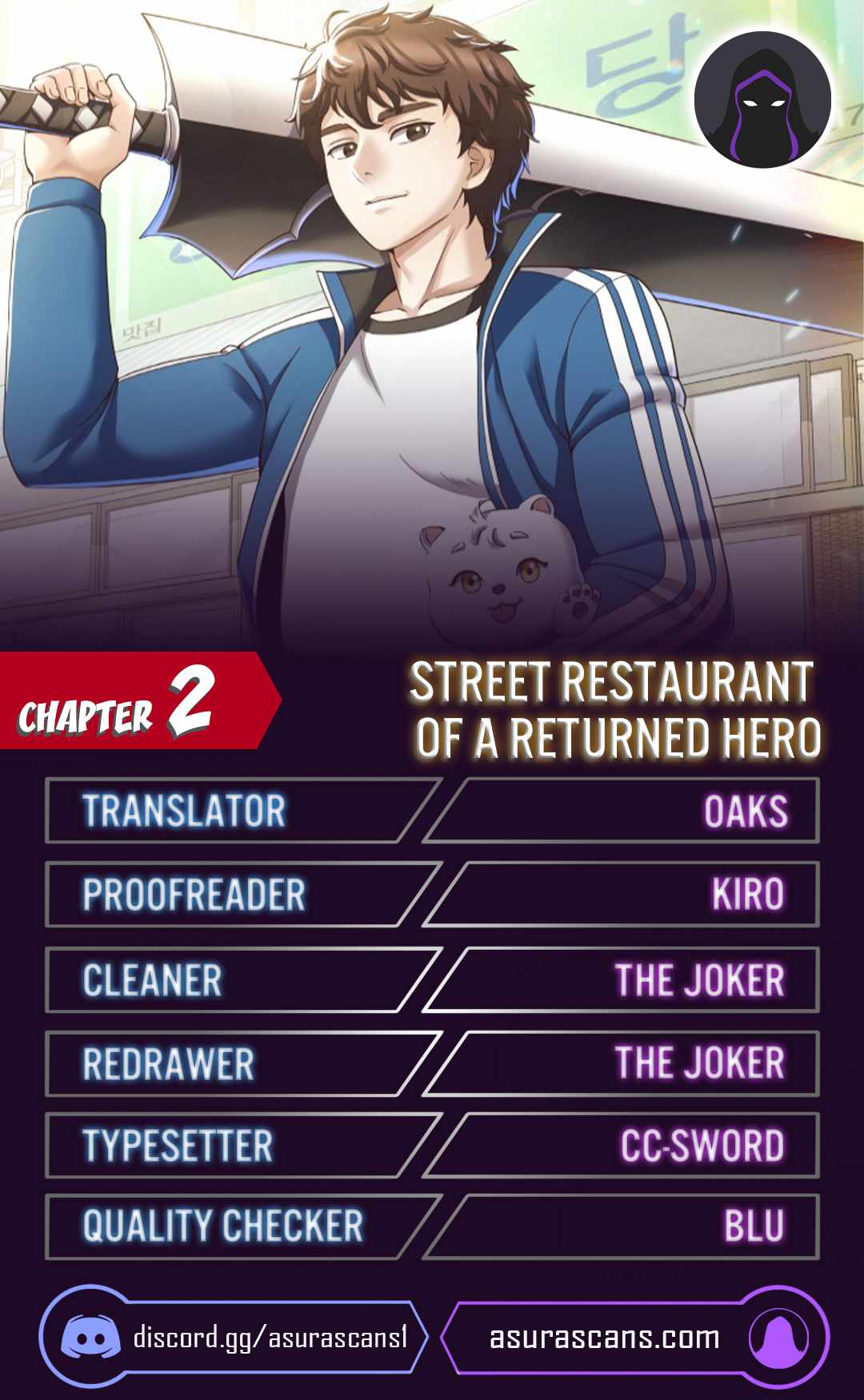Visit the asurascans.com website banner
864x1400 pixels.
pos(632,1337)
